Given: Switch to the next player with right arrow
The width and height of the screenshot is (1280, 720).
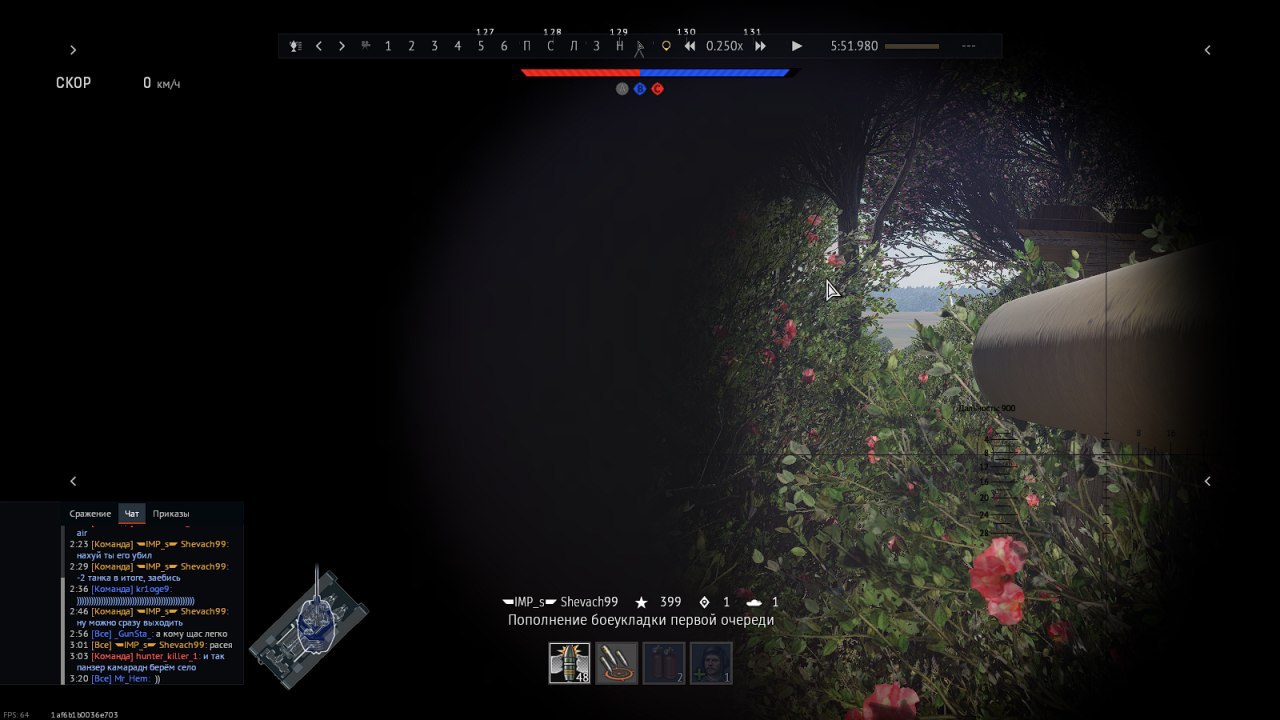Looking at the screenshot, I should pos(342,46).
